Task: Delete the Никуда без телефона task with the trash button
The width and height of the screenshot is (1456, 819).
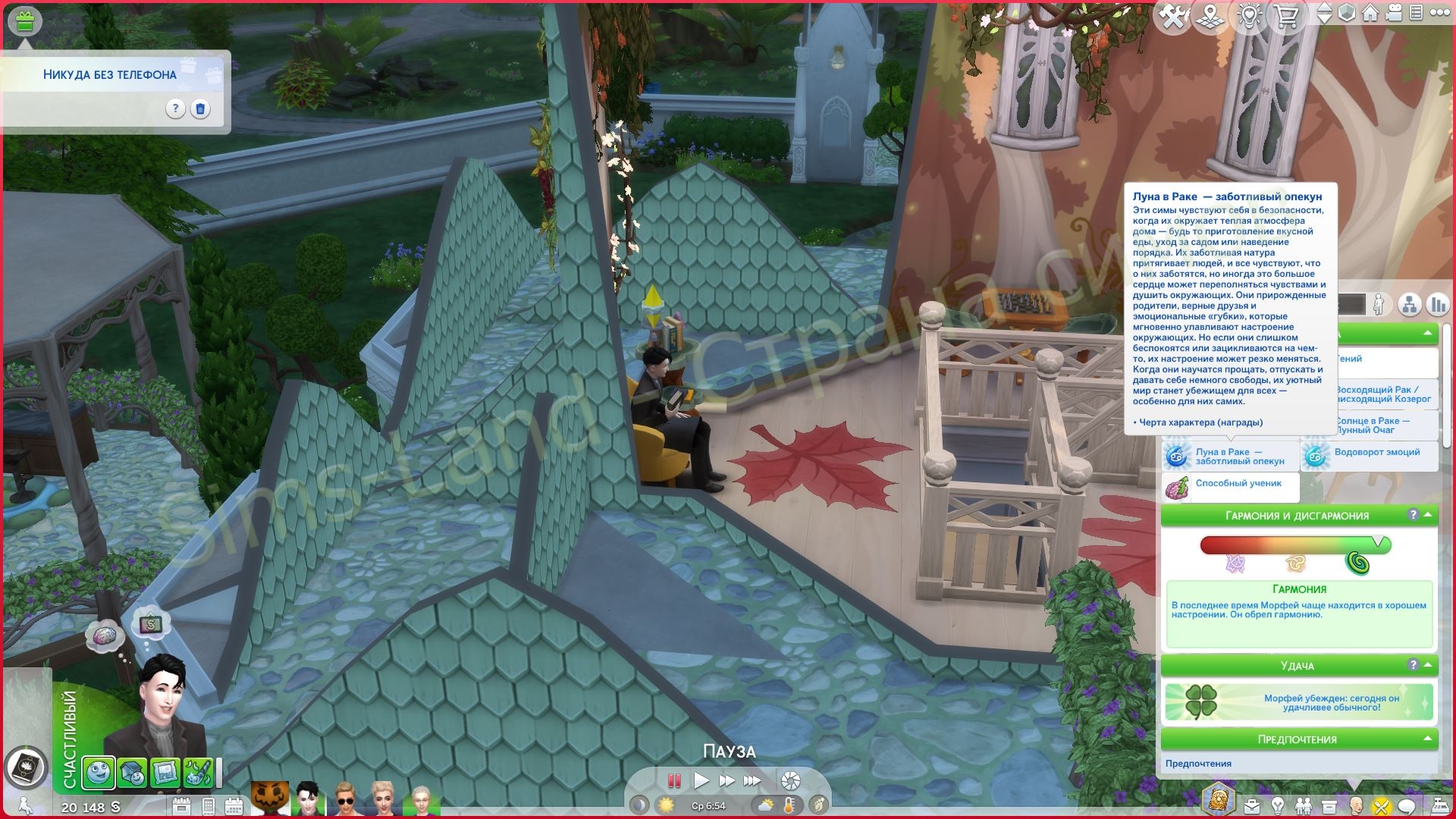Action: [x=200, y=109]
